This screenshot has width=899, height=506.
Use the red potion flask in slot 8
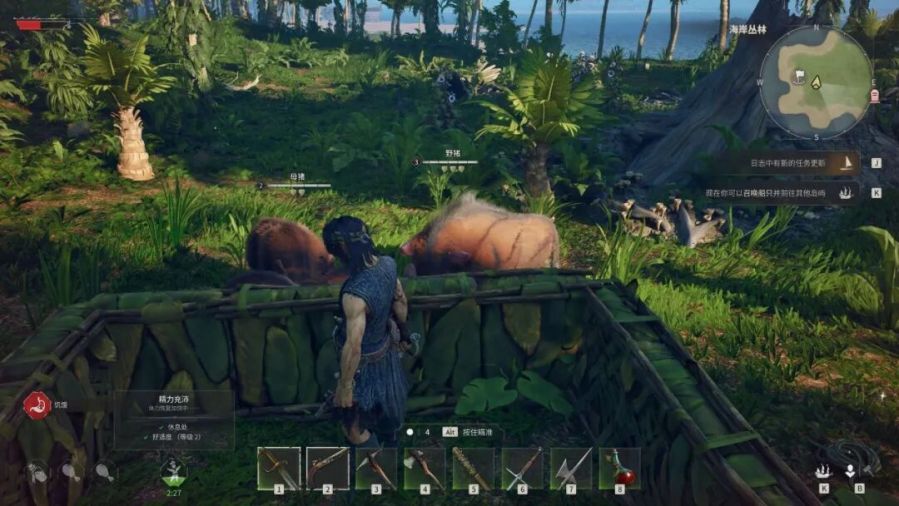619,468
